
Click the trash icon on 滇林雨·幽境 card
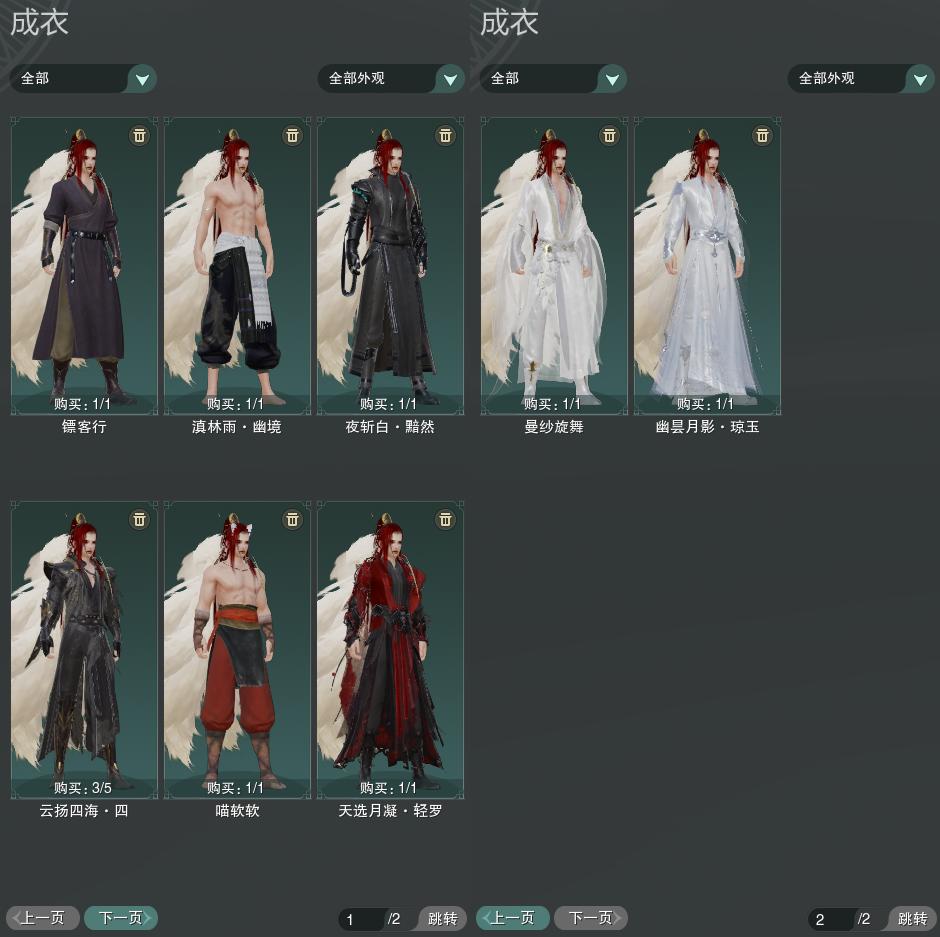pos(292,135)
